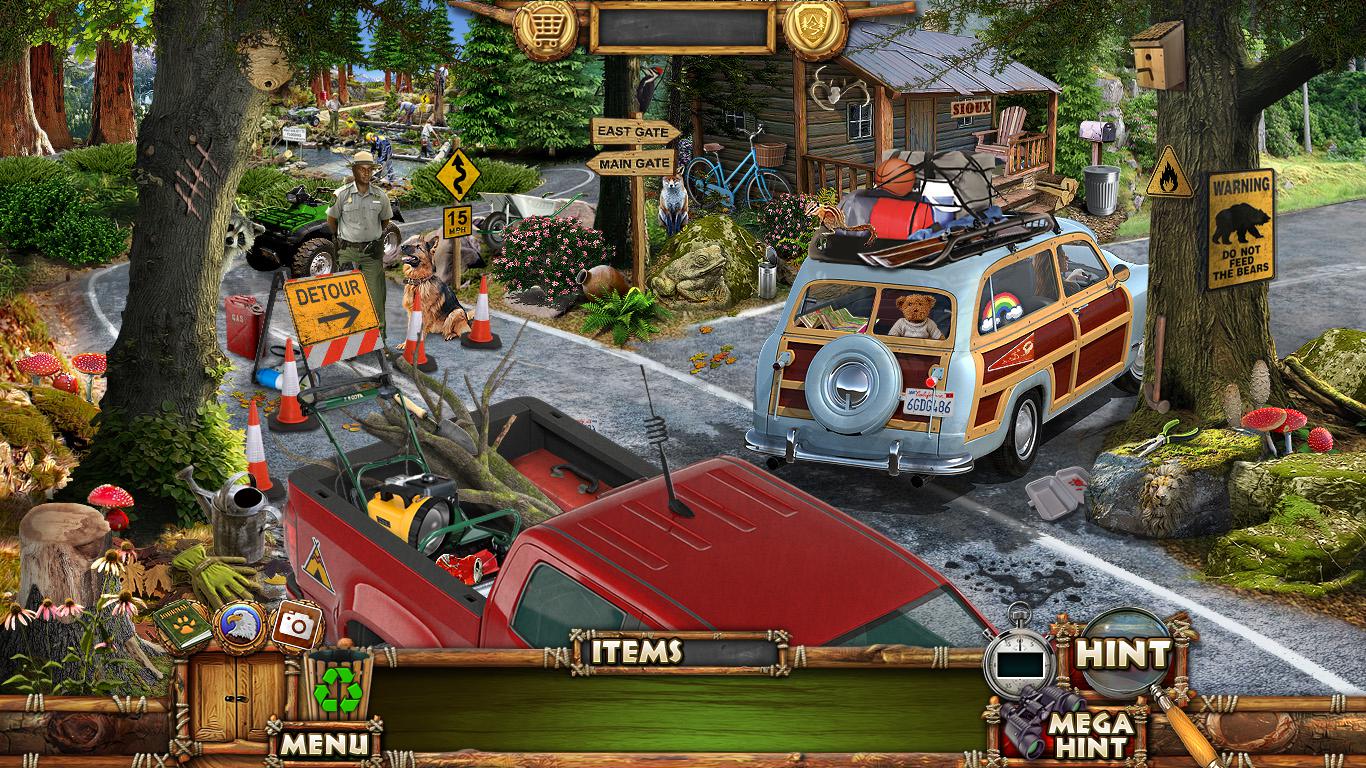Click the green recycling bin
Viewport: 1366px width, 768px height.
tap(338, 686)
